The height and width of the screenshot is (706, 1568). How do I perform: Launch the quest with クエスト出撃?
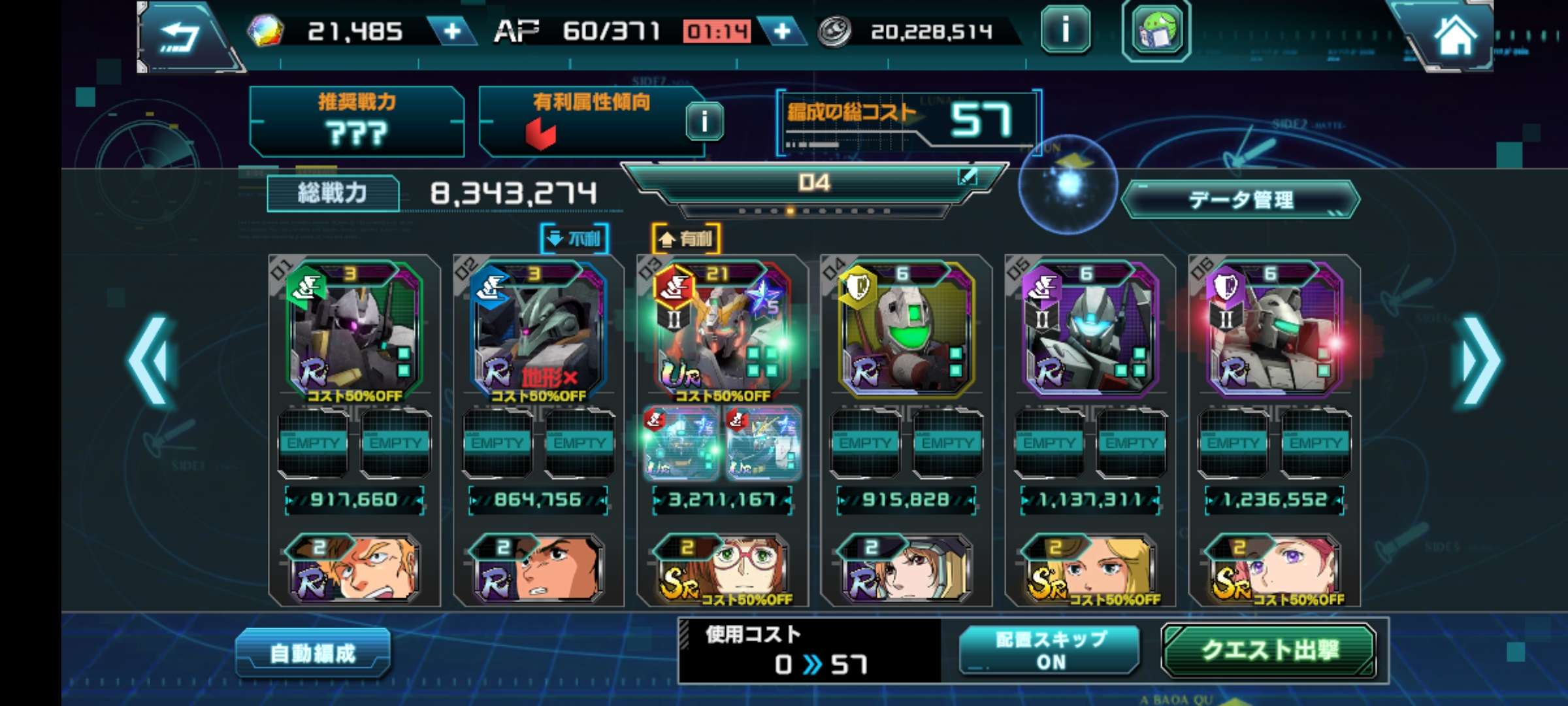pyautogui.click(x=1269, y=650)
